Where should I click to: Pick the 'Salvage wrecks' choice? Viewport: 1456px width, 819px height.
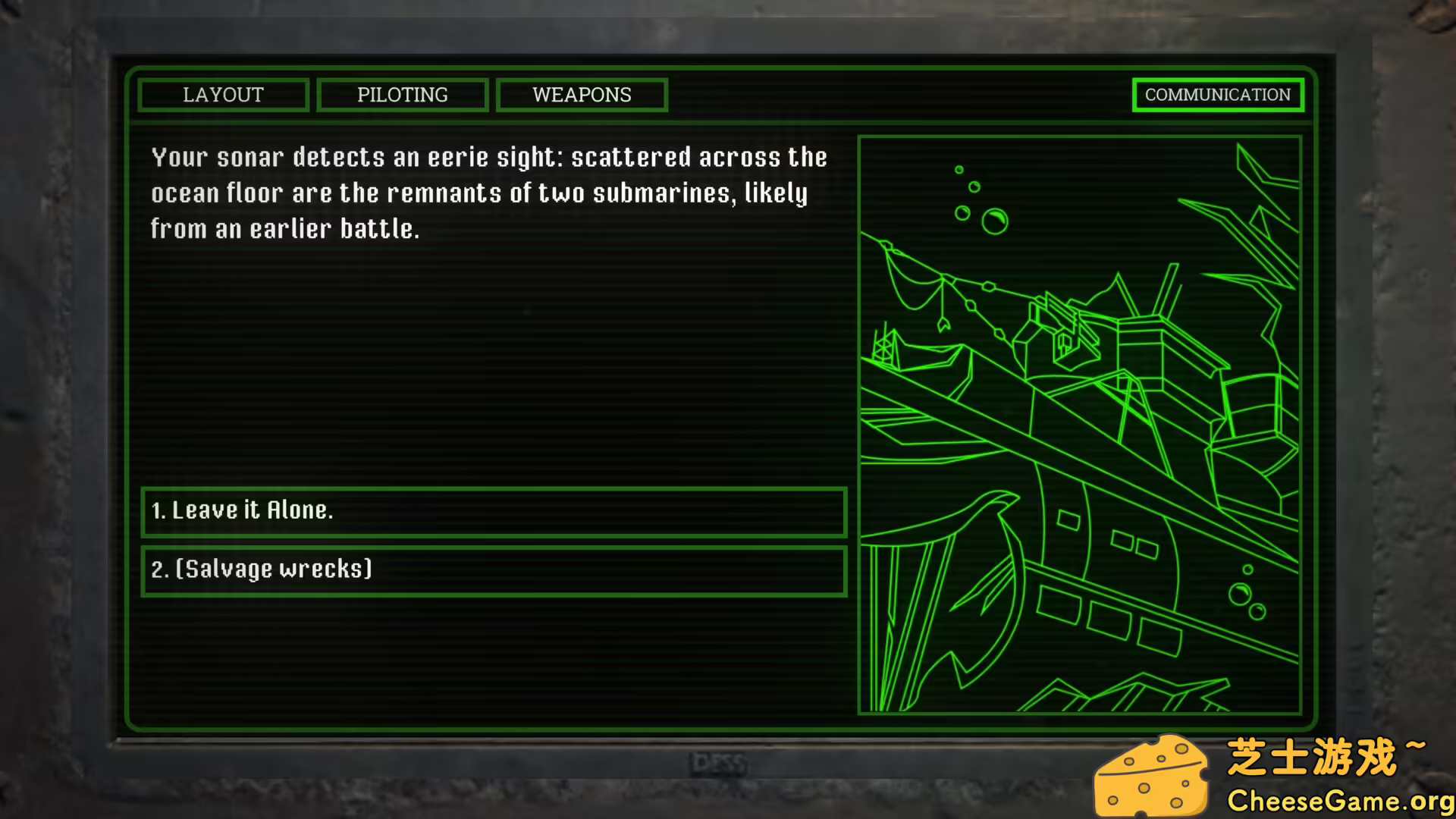(494, 570)
